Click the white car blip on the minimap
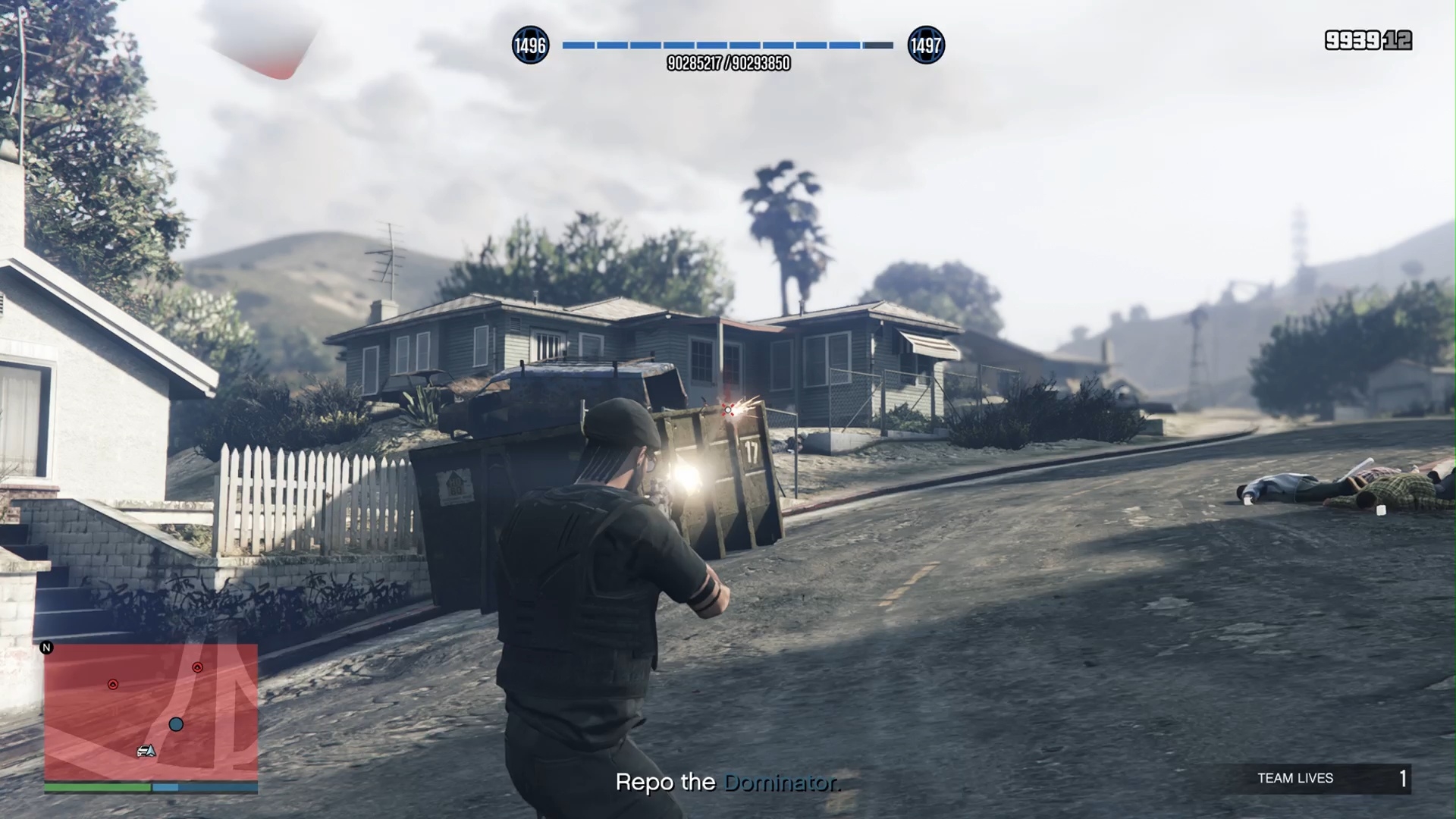Viewport: 1456px width, 819px height. click(145, 751)
